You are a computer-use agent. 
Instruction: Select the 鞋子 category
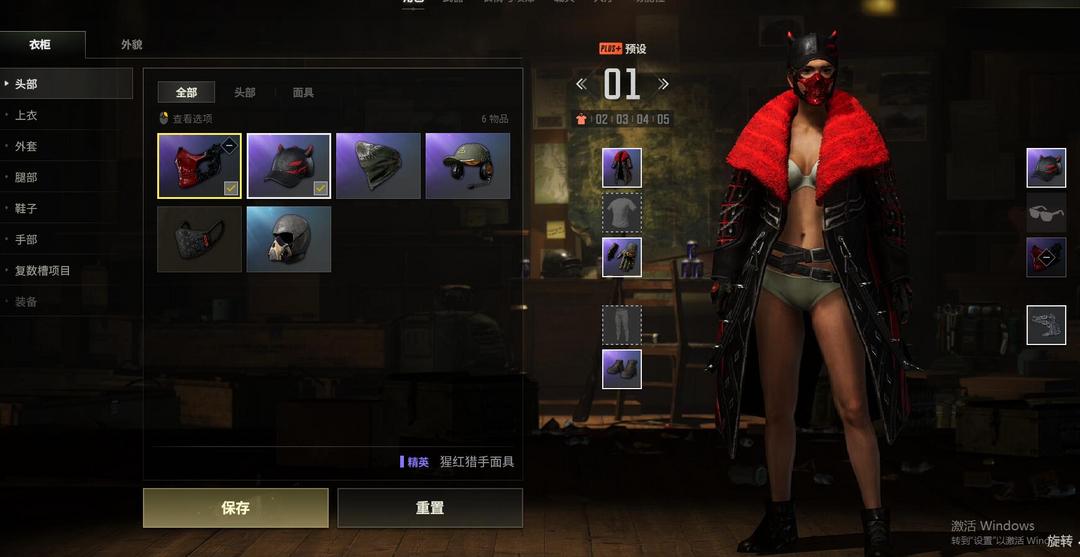pos(26,208)
